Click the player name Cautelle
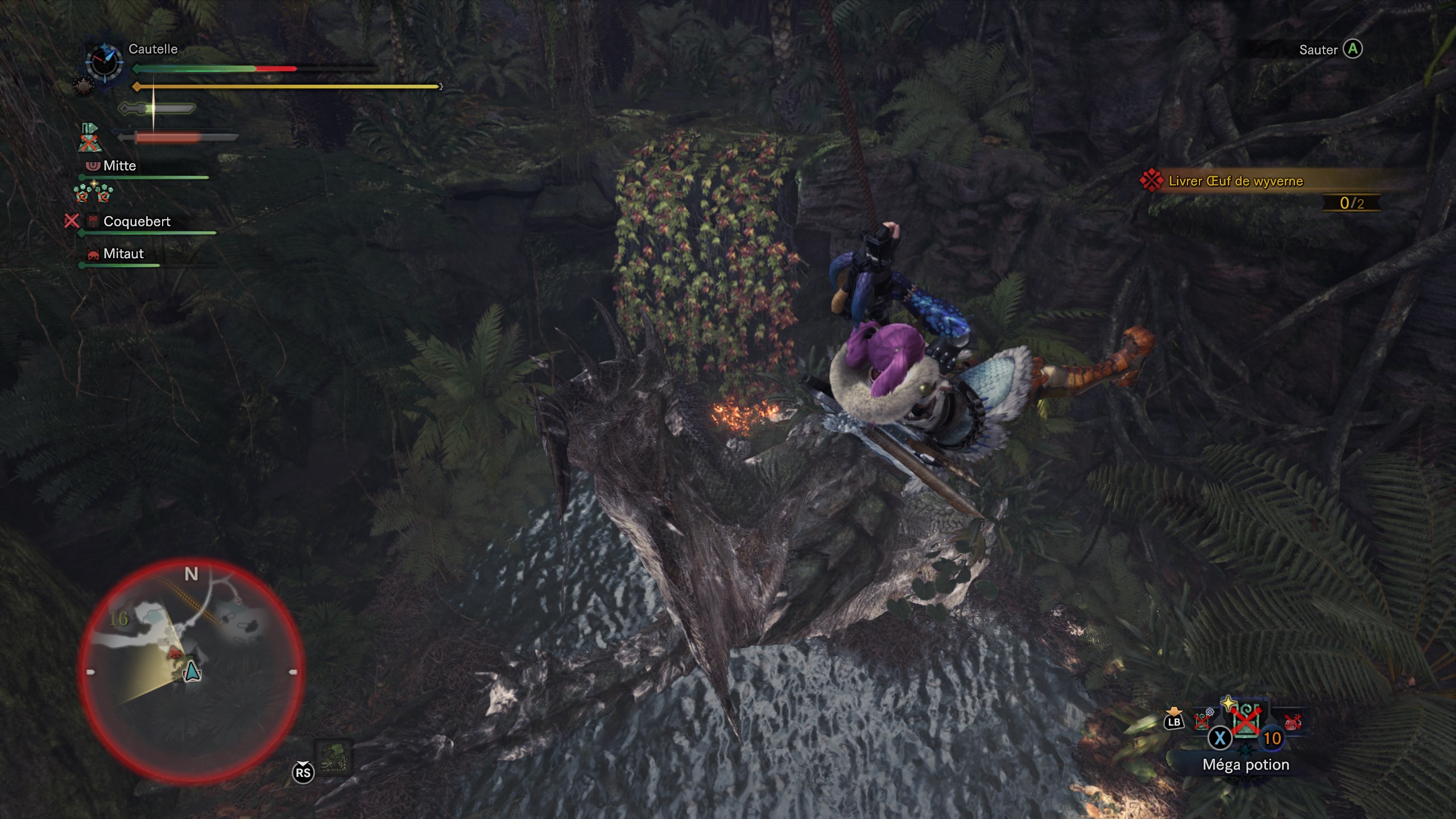This screenshot has width=1456, height=819. 153,49
